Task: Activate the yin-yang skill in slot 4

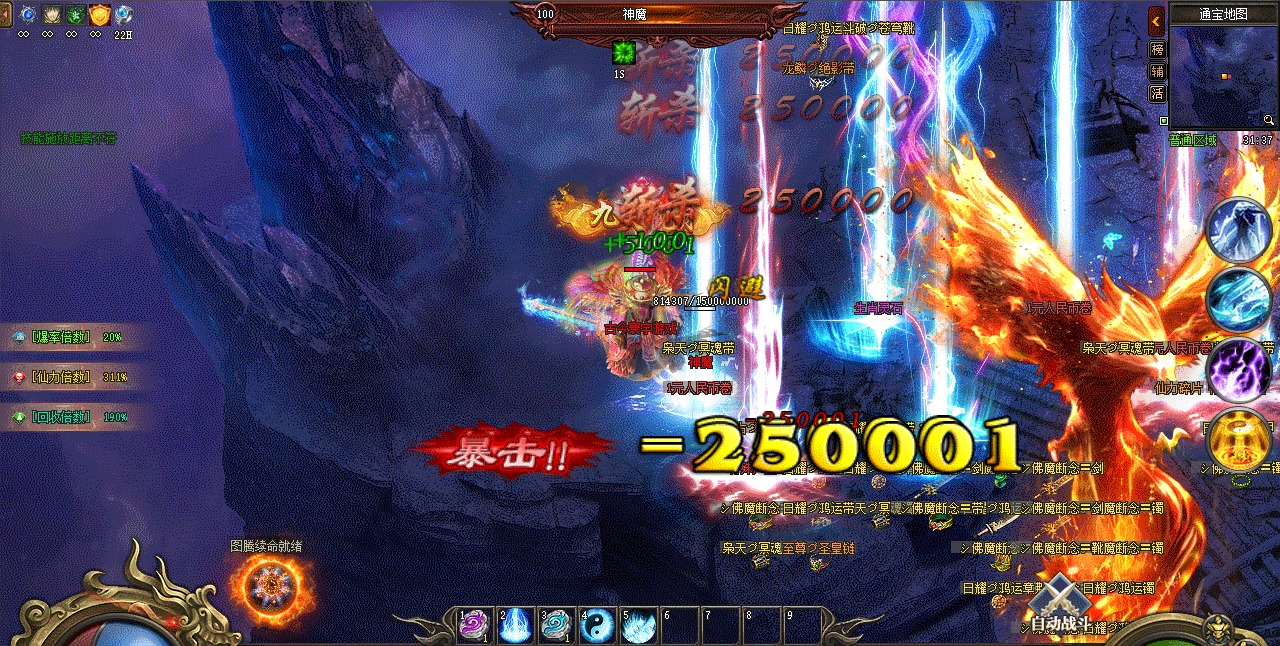Action: (597, 626)
